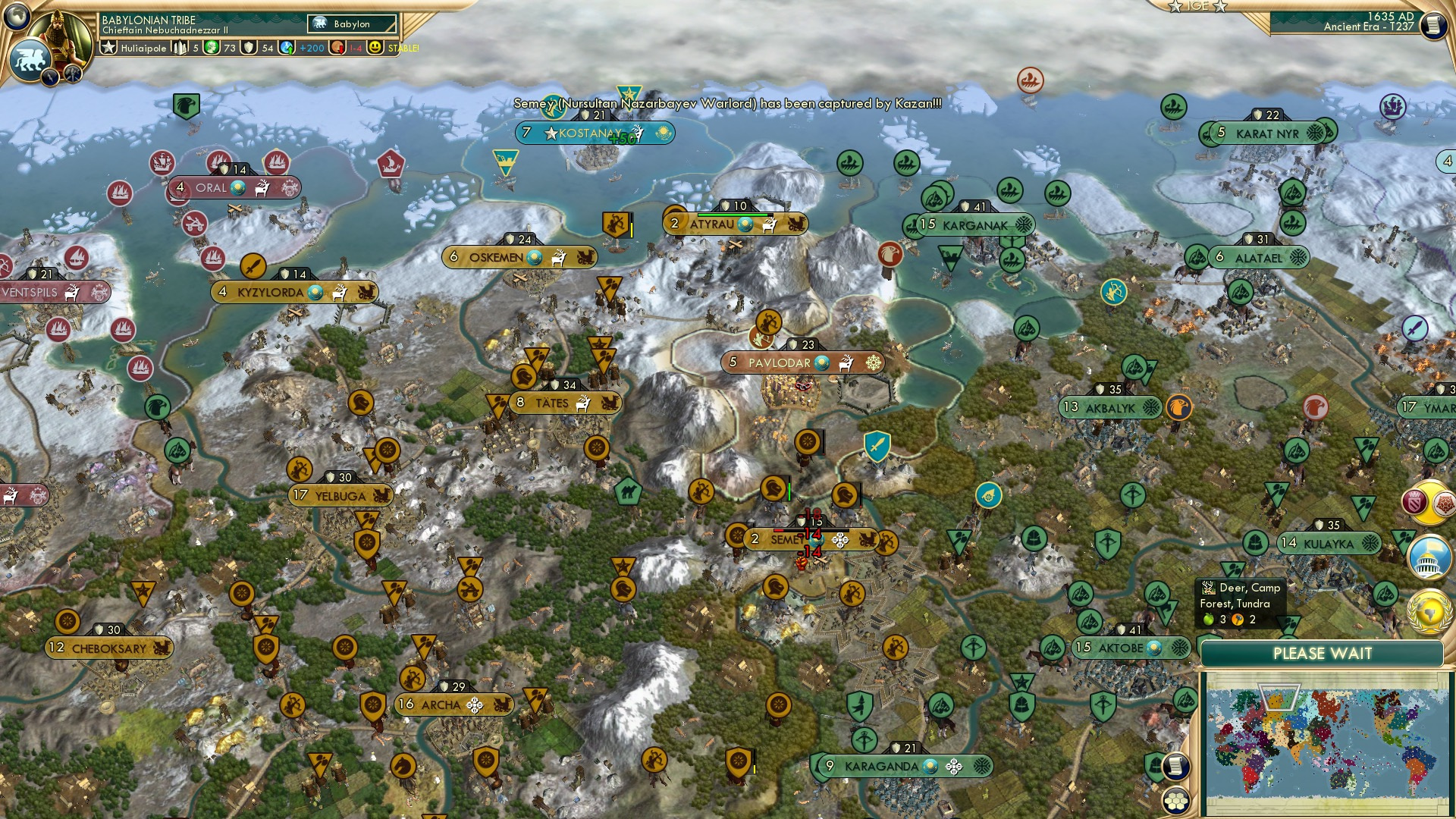
Task: Click the diplomacy notification with two civ emblems
Action: coord(1429,502)
